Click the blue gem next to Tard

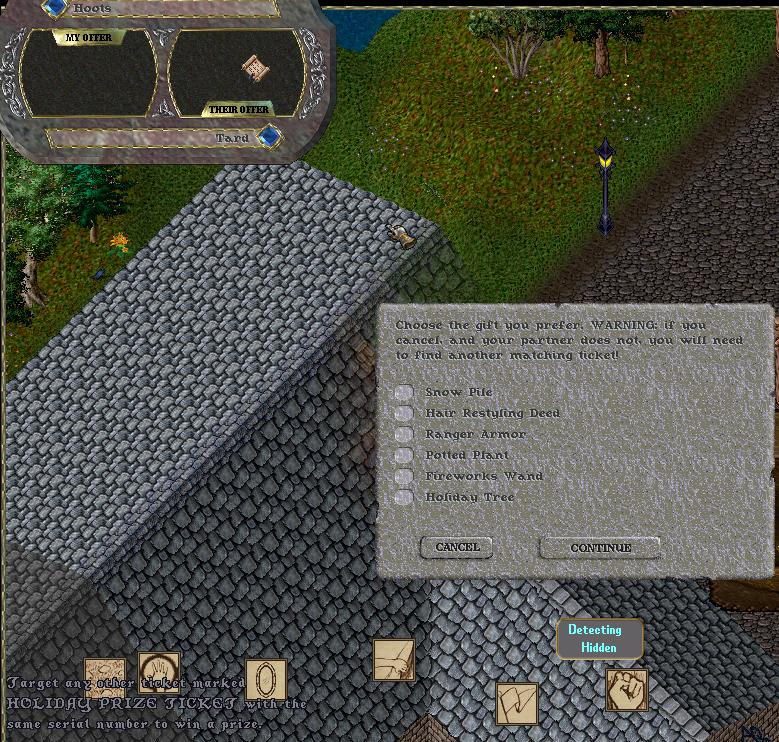tap(269, 137)
